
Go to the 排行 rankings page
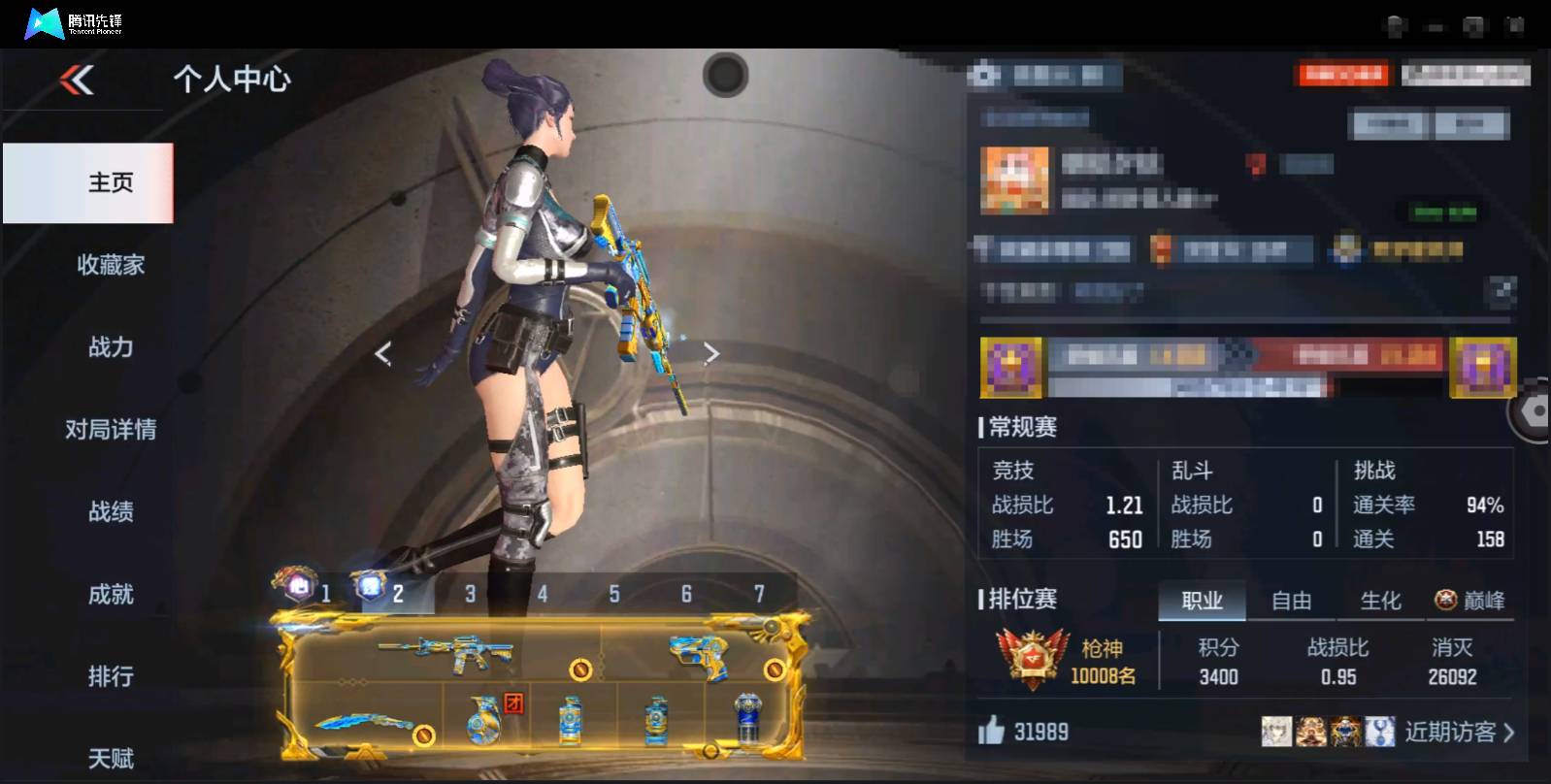point(110,676)
